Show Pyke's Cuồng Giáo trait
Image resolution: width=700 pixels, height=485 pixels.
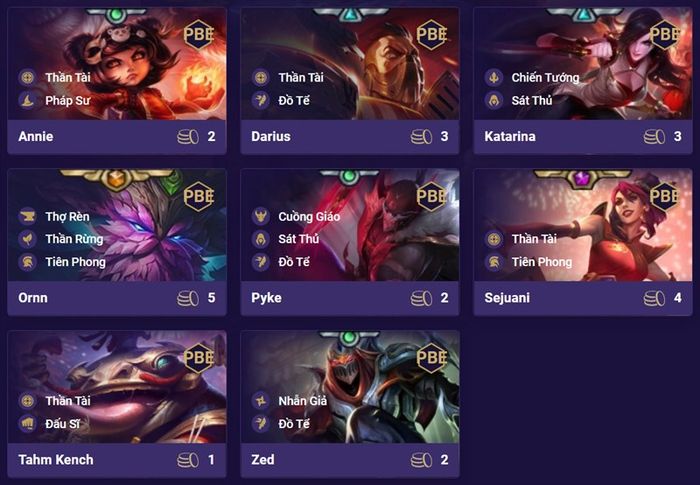[x=310, y=216]
